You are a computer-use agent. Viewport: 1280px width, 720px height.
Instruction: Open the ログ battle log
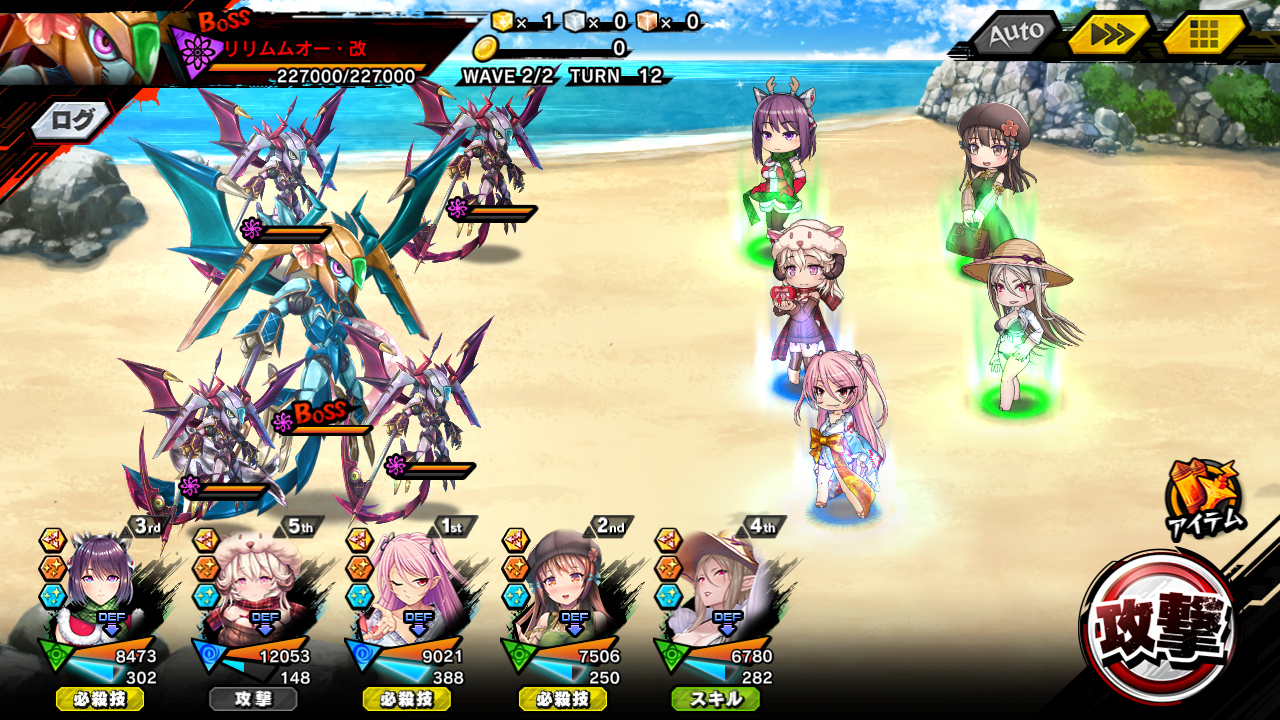click(x=72, y=121)
